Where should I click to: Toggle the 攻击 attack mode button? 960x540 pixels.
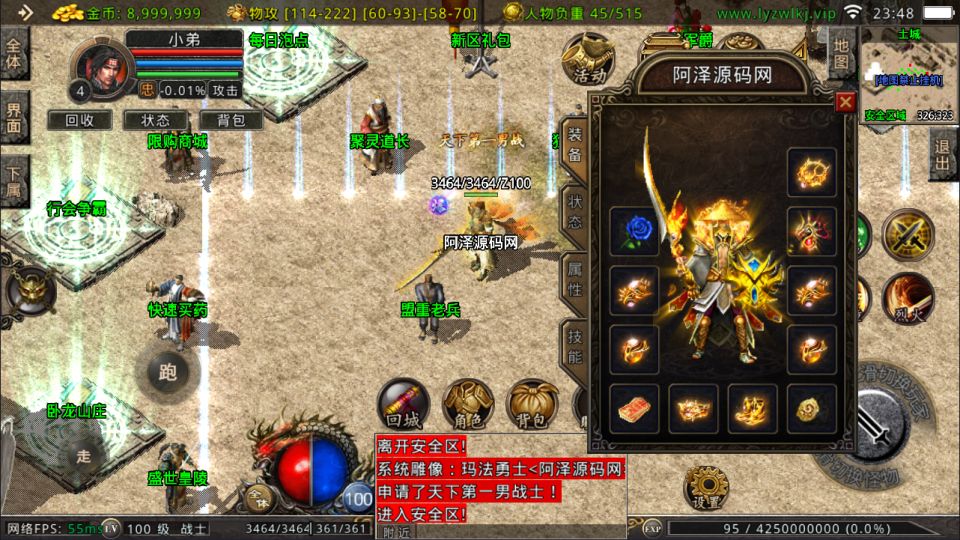coord(226,90)
